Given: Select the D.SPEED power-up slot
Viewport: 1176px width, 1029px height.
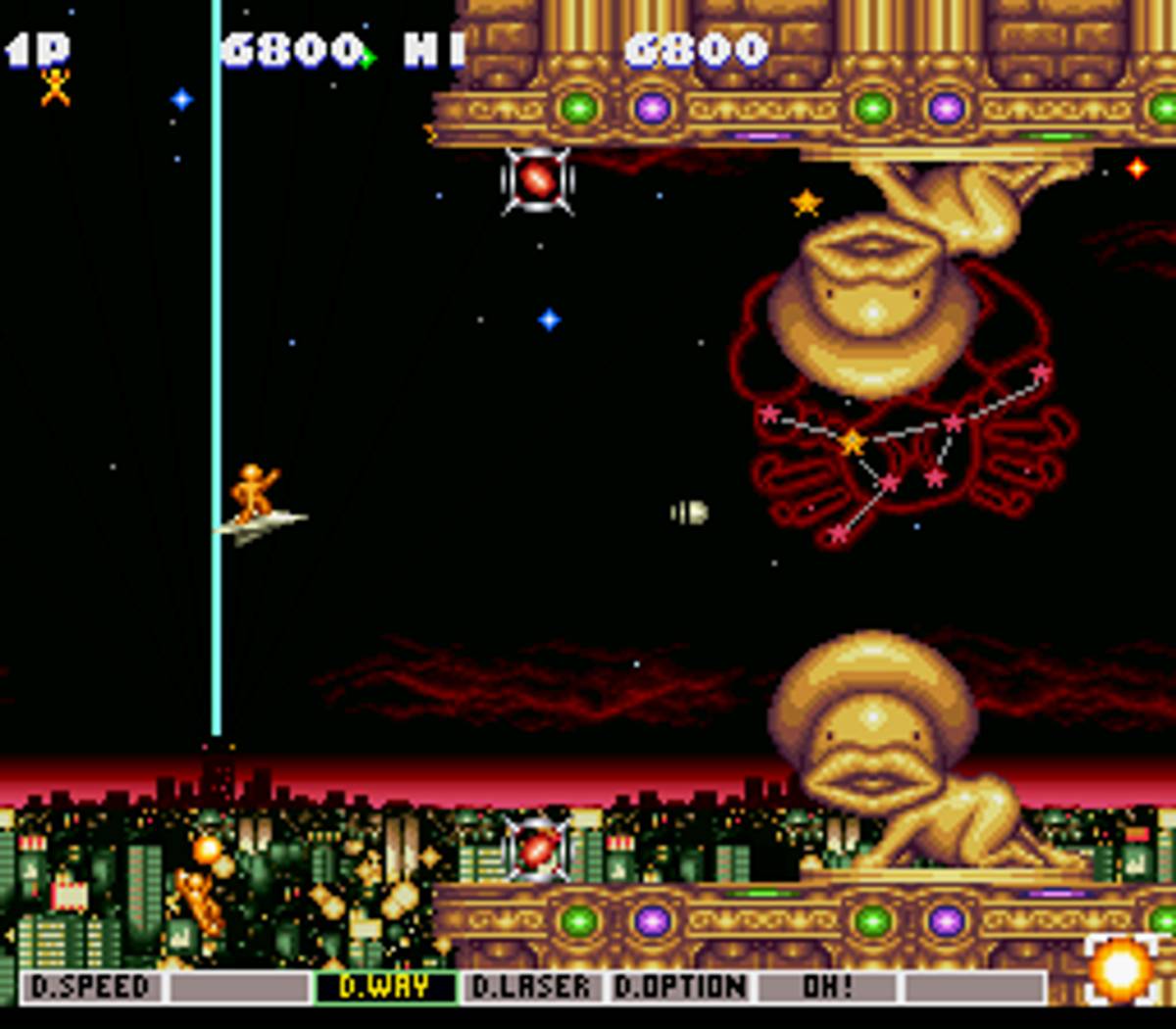Looking at the screenshot, I should pos(90,987).
